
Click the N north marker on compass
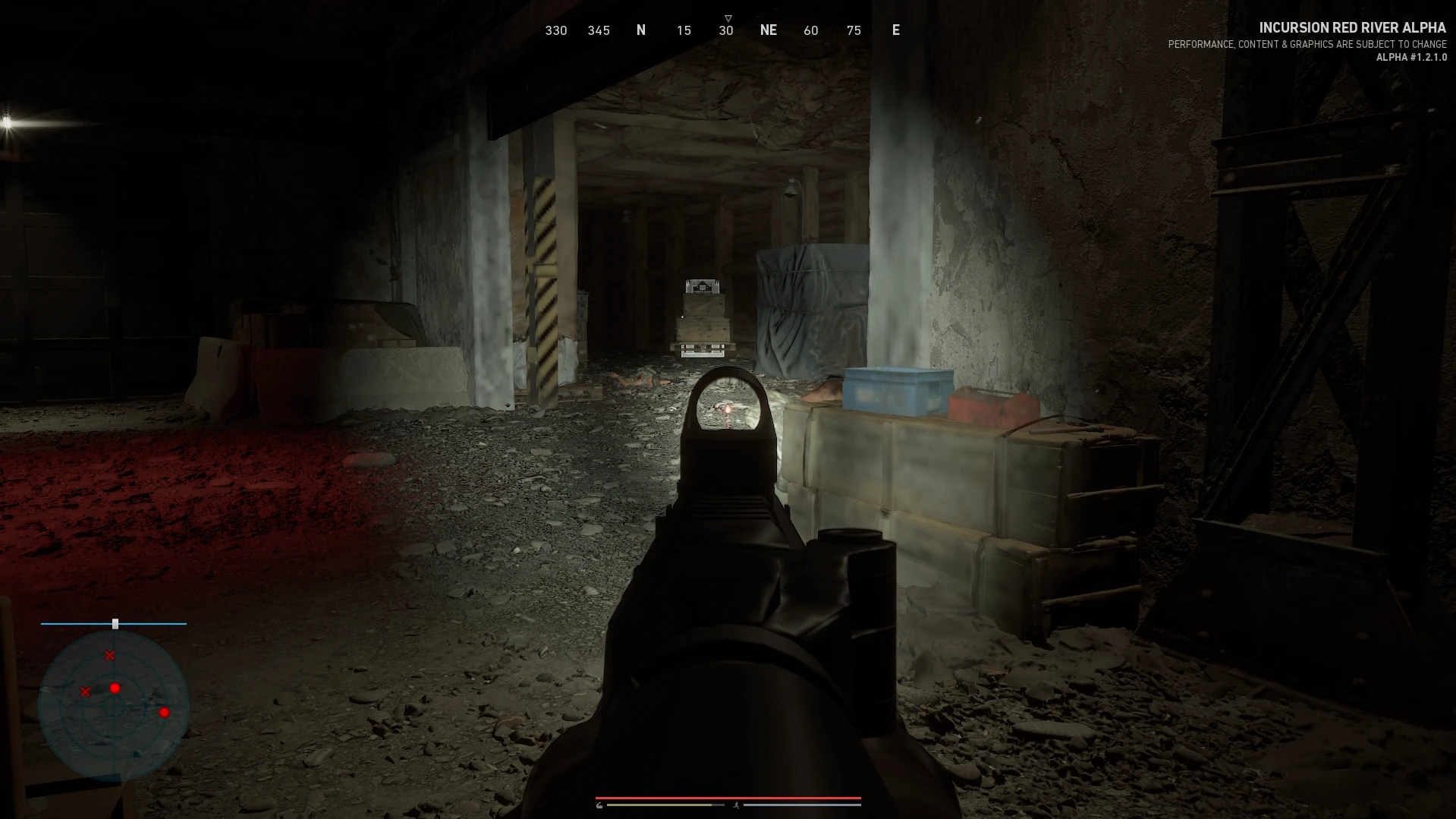coord(641,30)
